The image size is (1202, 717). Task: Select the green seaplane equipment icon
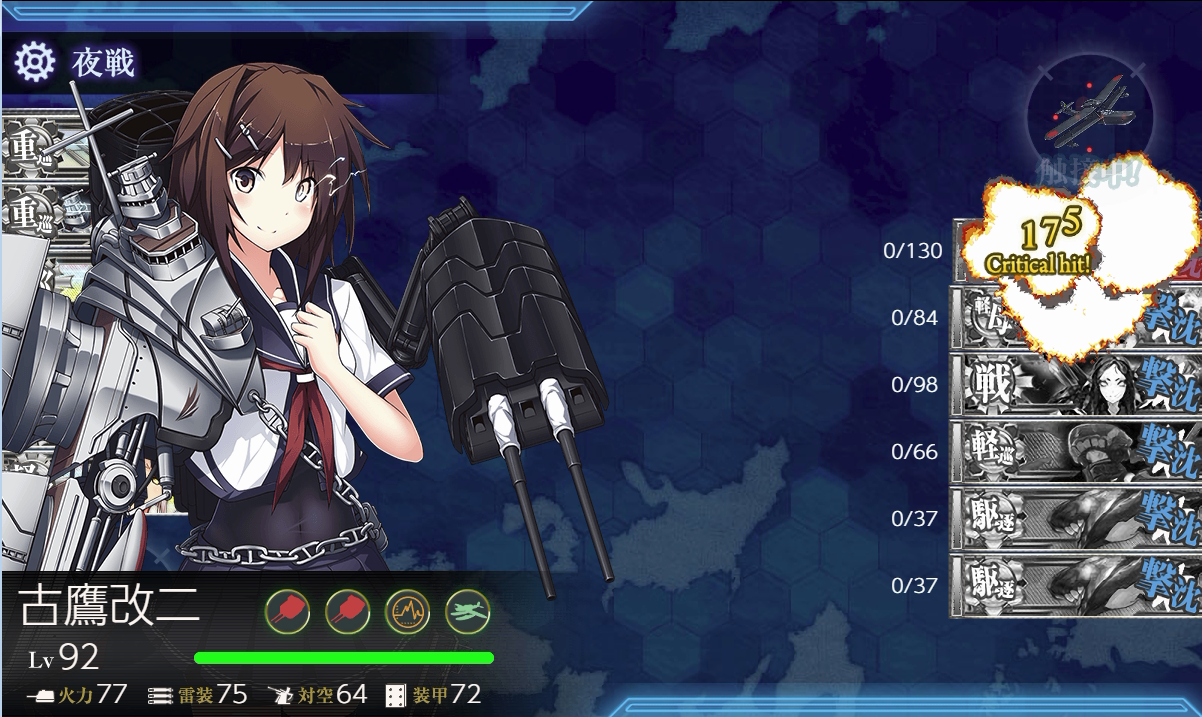467,610
